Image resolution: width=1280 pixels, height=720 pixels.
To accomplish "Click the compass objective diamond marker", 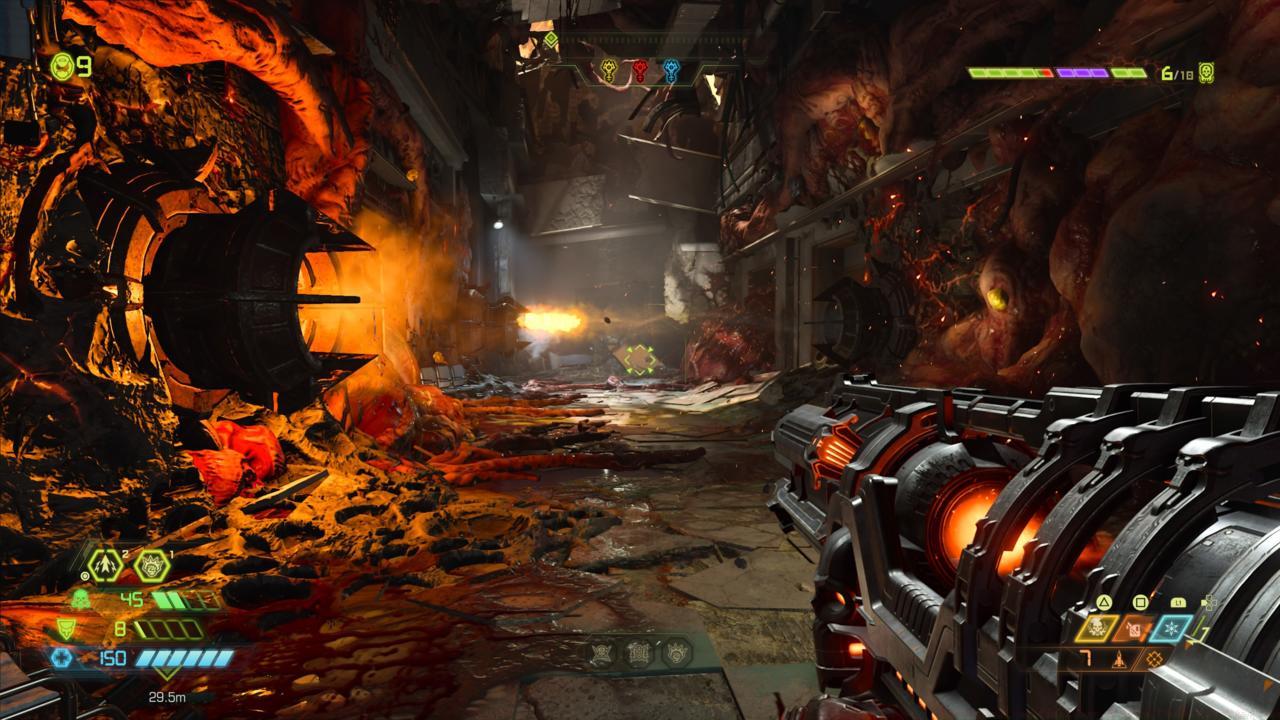I will [x=550, y=40].
